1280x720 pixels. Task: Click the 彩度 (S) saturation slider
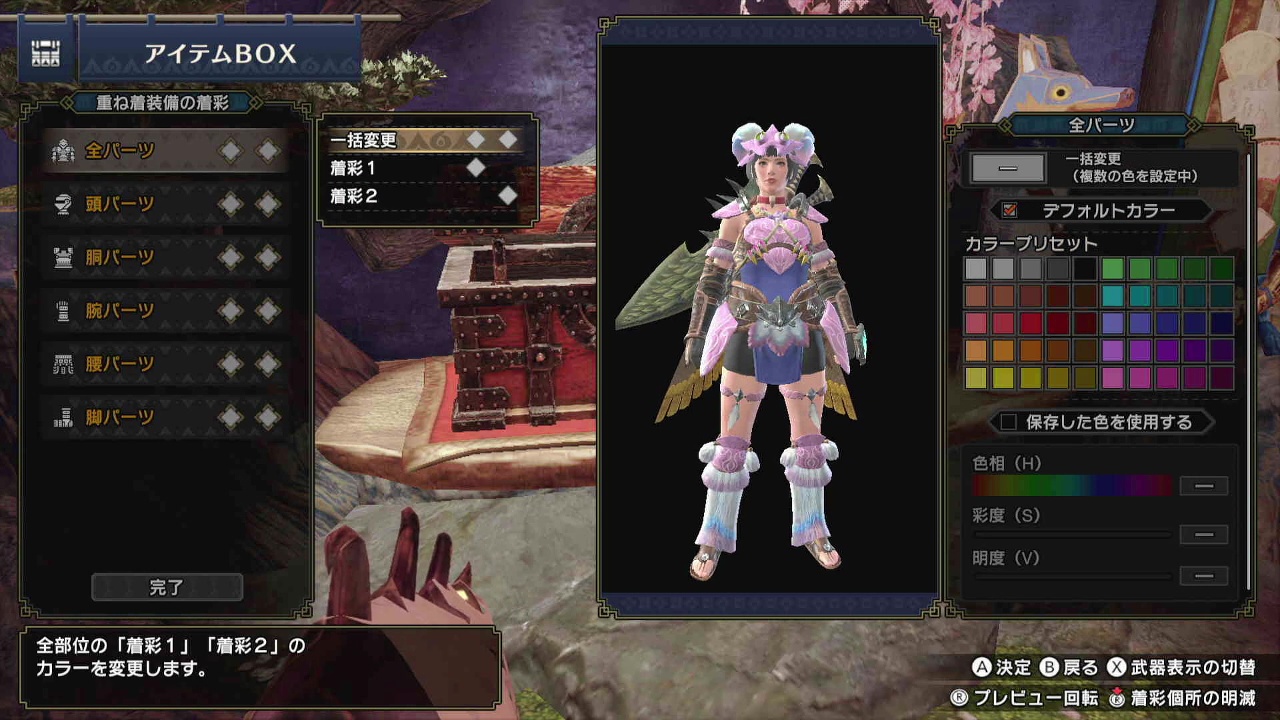coord(1071,535)
